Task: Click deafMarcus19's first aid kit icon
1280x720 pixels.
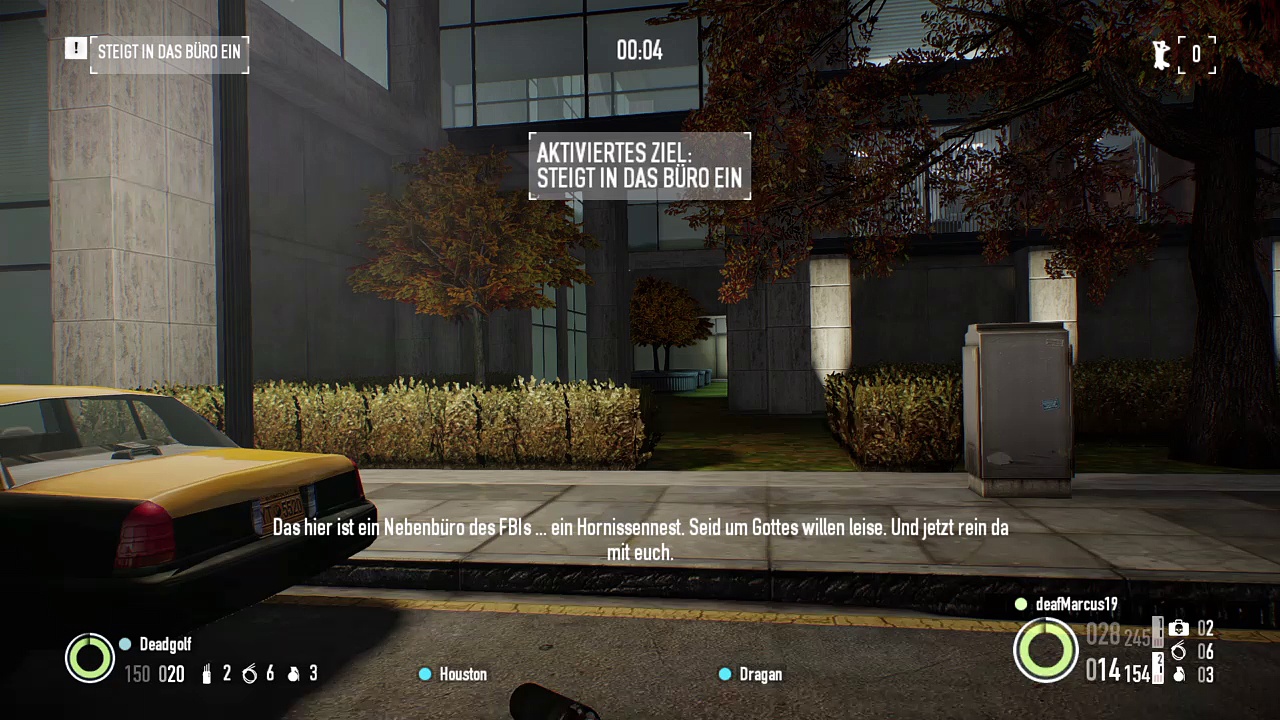Action: (x=1179, y=629)
